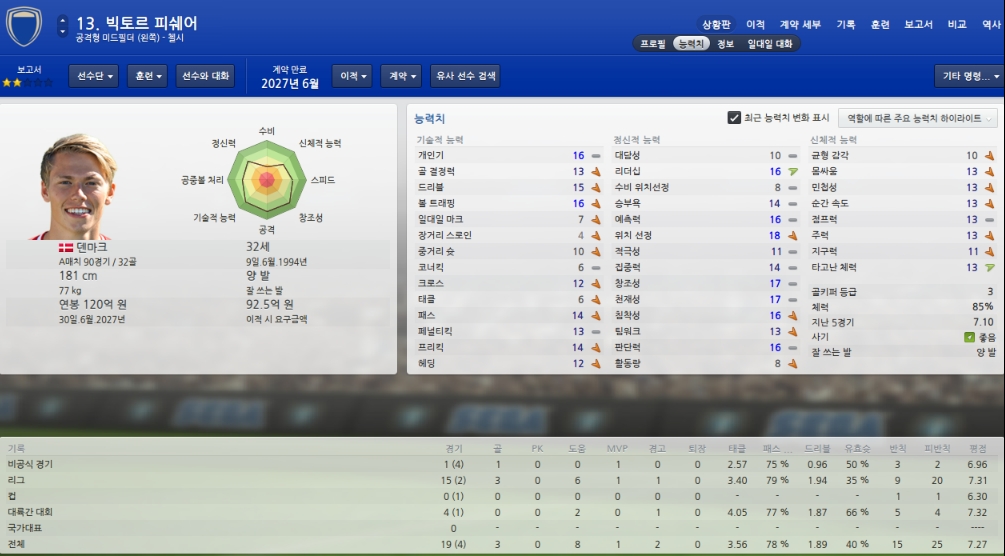Click the 선수와 대화 button
1005x556 pixels.
pyautogui.click(x=204, y=76)
